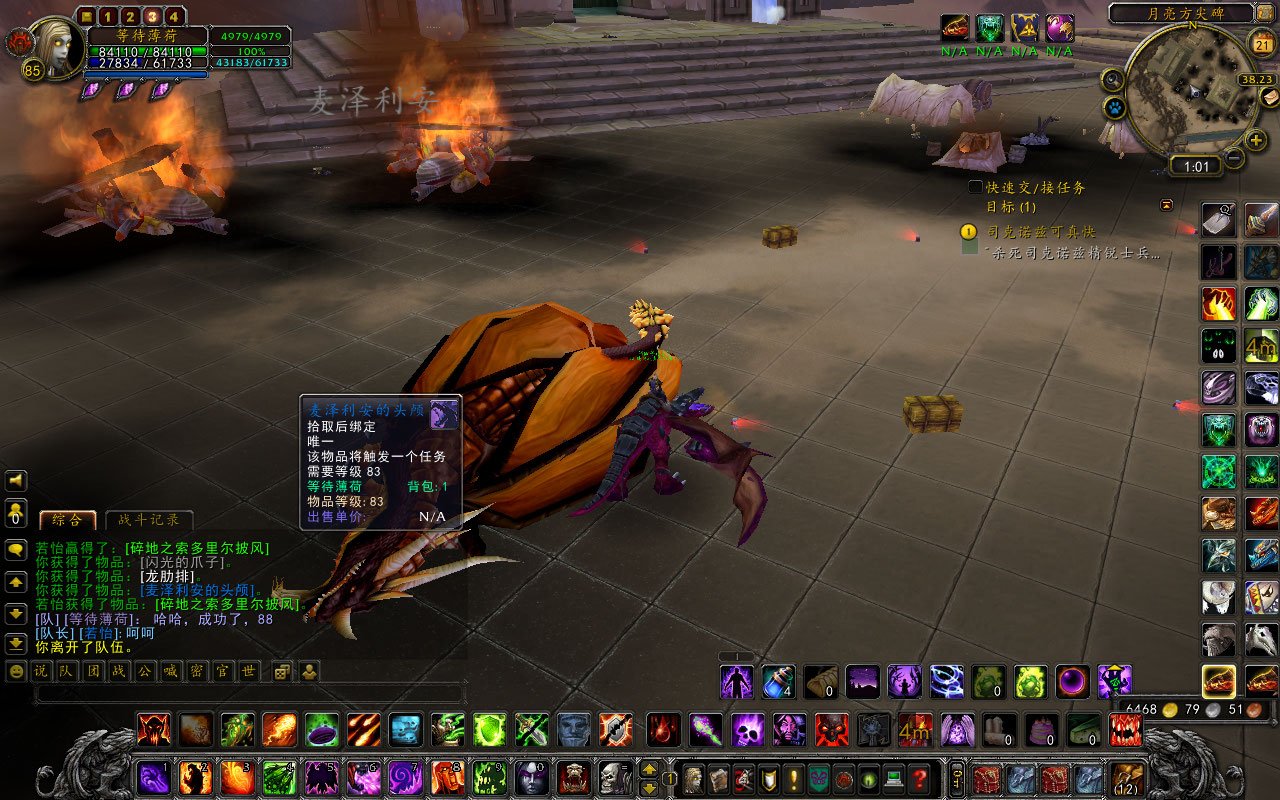Activate the purple shadow bolt spell in slot 1

pos(153,777)
